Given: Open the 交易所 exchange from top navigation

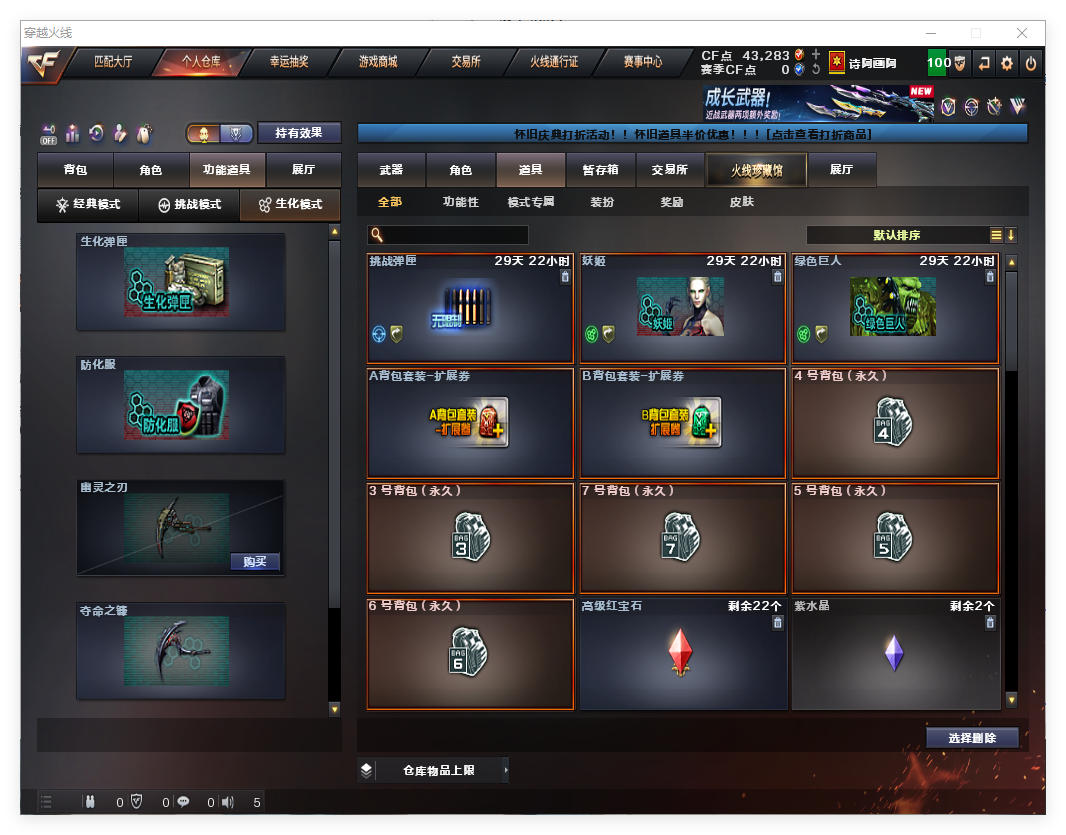Looking at the screenshot, I should [x=465, y=62].
